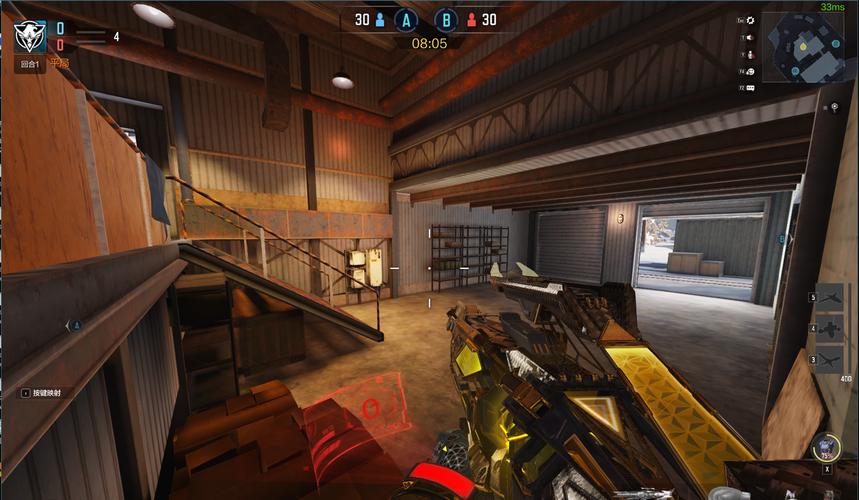
Task: Select the scorestreak slot numbered 5
Action: tap(830, 297)
